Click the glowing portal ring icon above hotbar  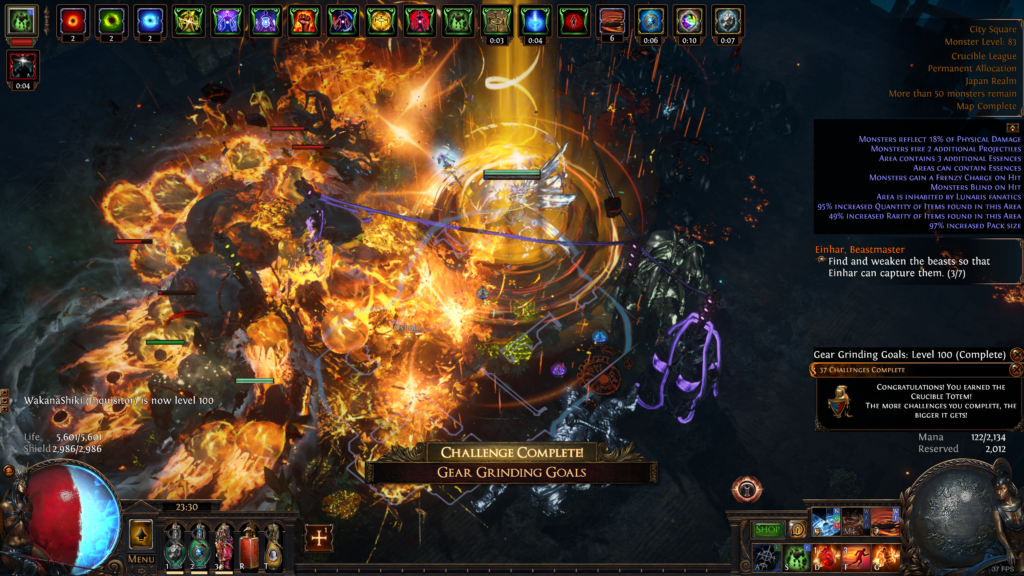pos(746,490)
